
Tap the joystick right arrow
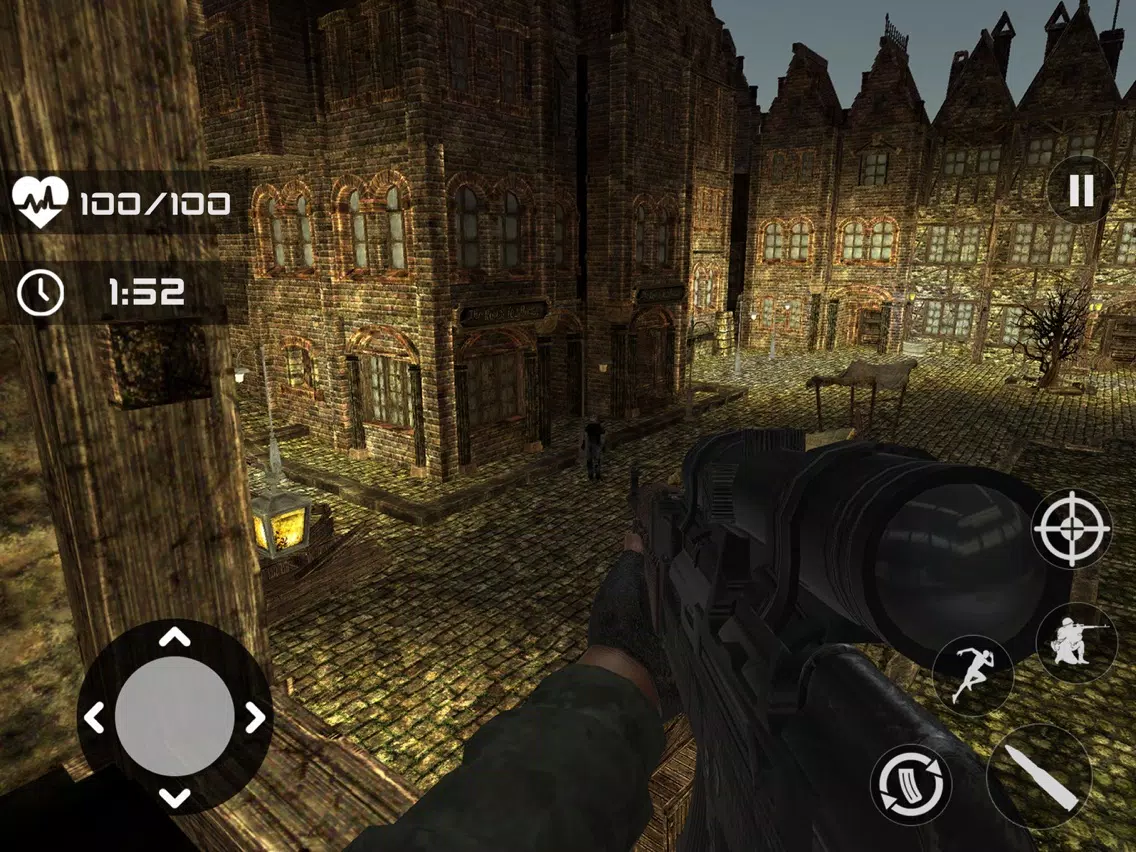(255, 717)
